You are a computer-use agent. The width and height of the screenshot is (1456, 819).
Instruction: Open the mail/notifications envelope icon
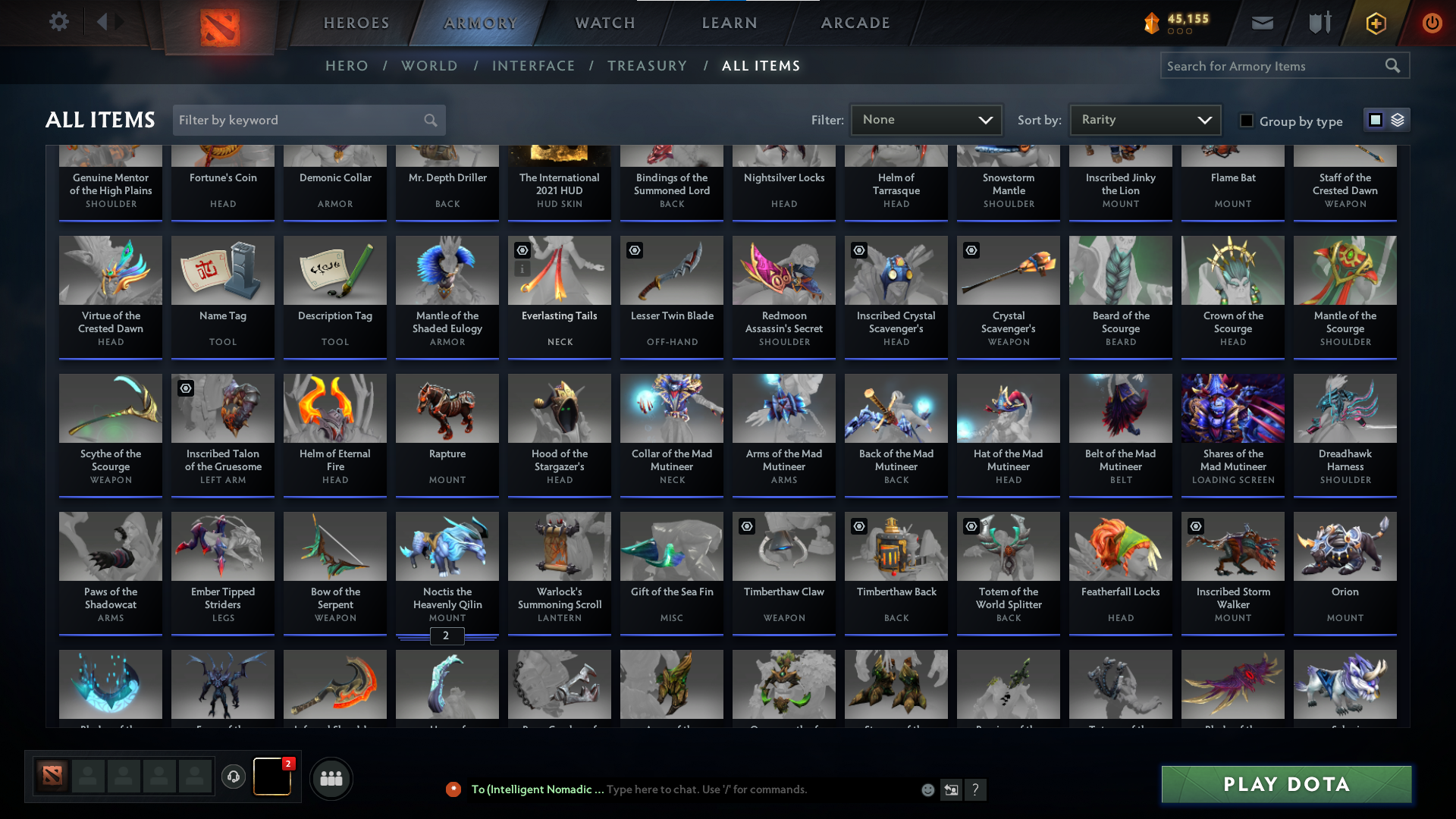(x=1262, y=23)
